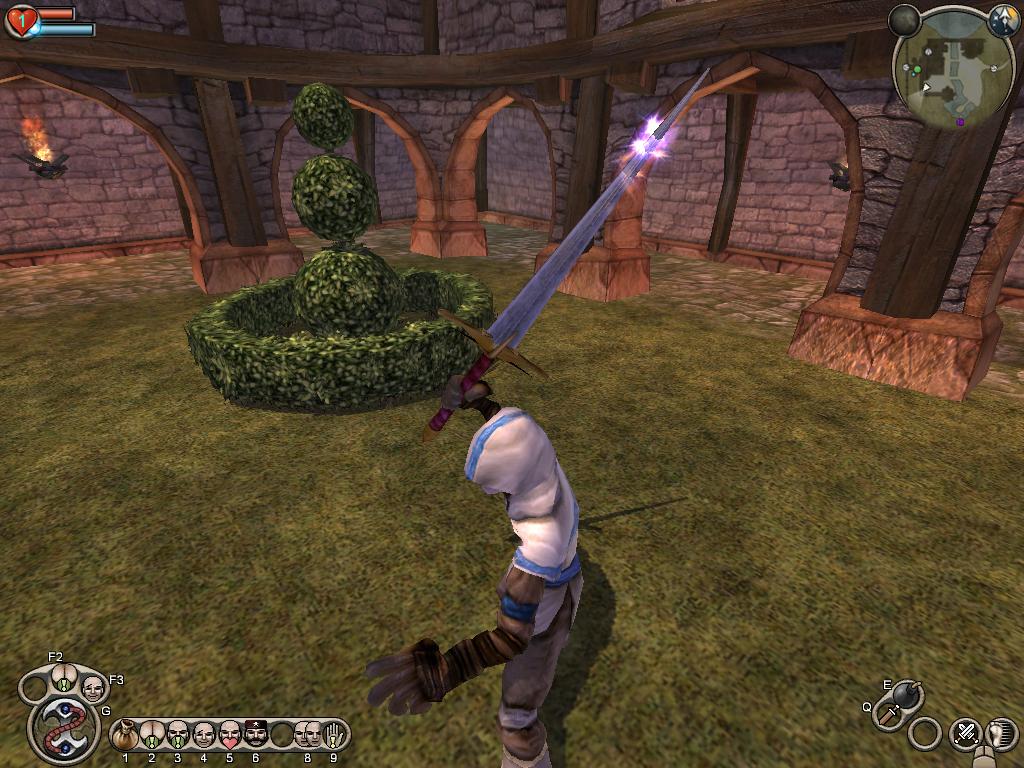Click the compass arrow dial above the minimap

pyautogui.click(x=1002, y=20)
